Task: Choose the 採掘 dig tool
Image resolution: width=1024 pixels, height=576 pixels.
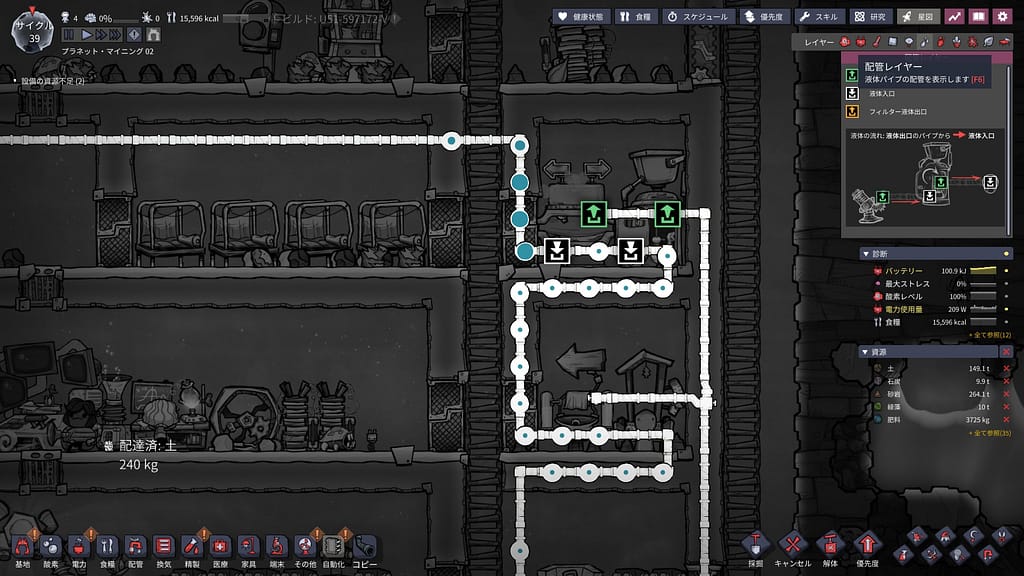Action: click(x=756, y=546)
